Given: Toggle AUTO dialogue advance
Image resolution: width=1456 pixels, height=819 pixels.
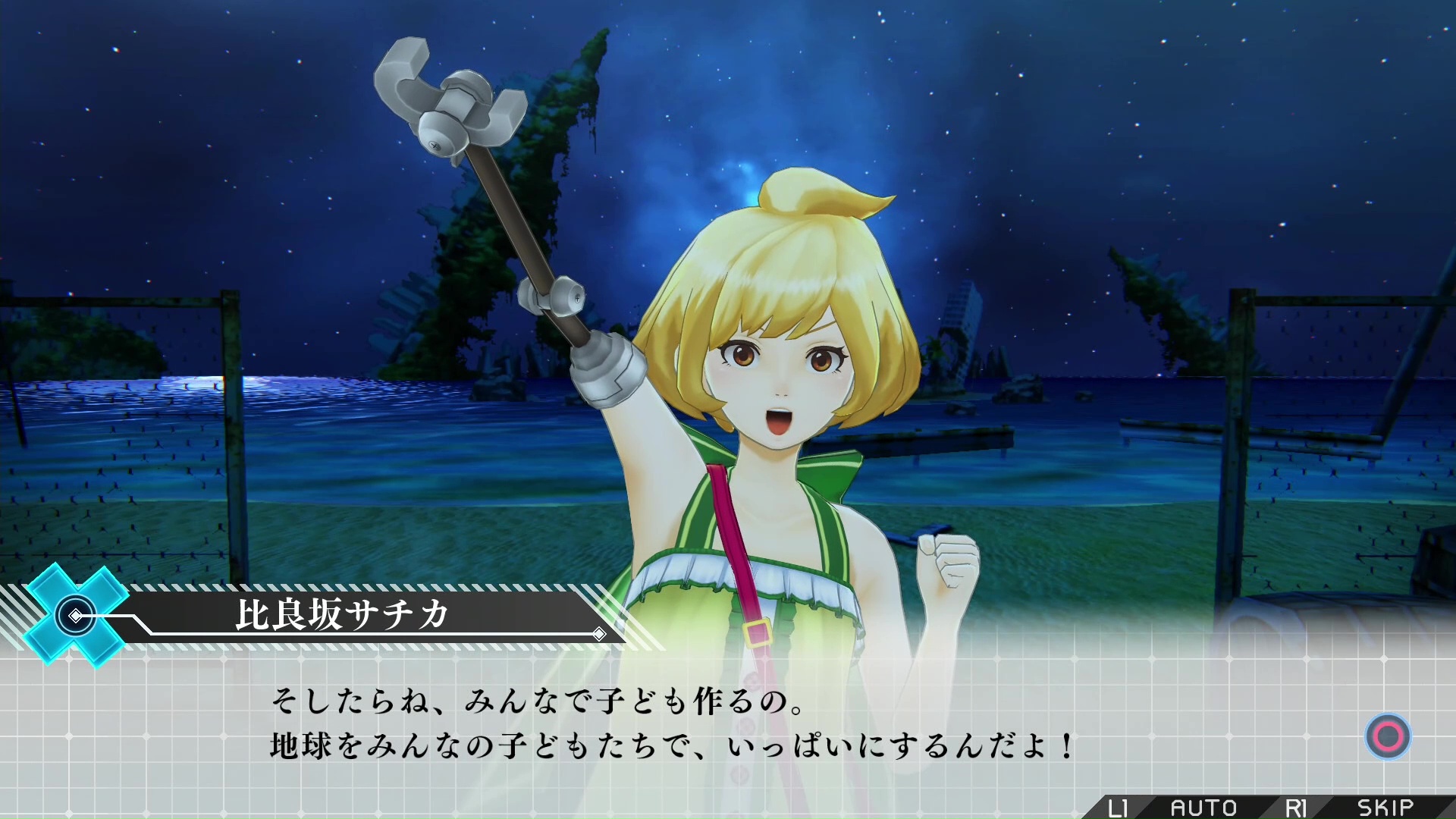Looking at the screenshot, I should (x=1203, y=808).
